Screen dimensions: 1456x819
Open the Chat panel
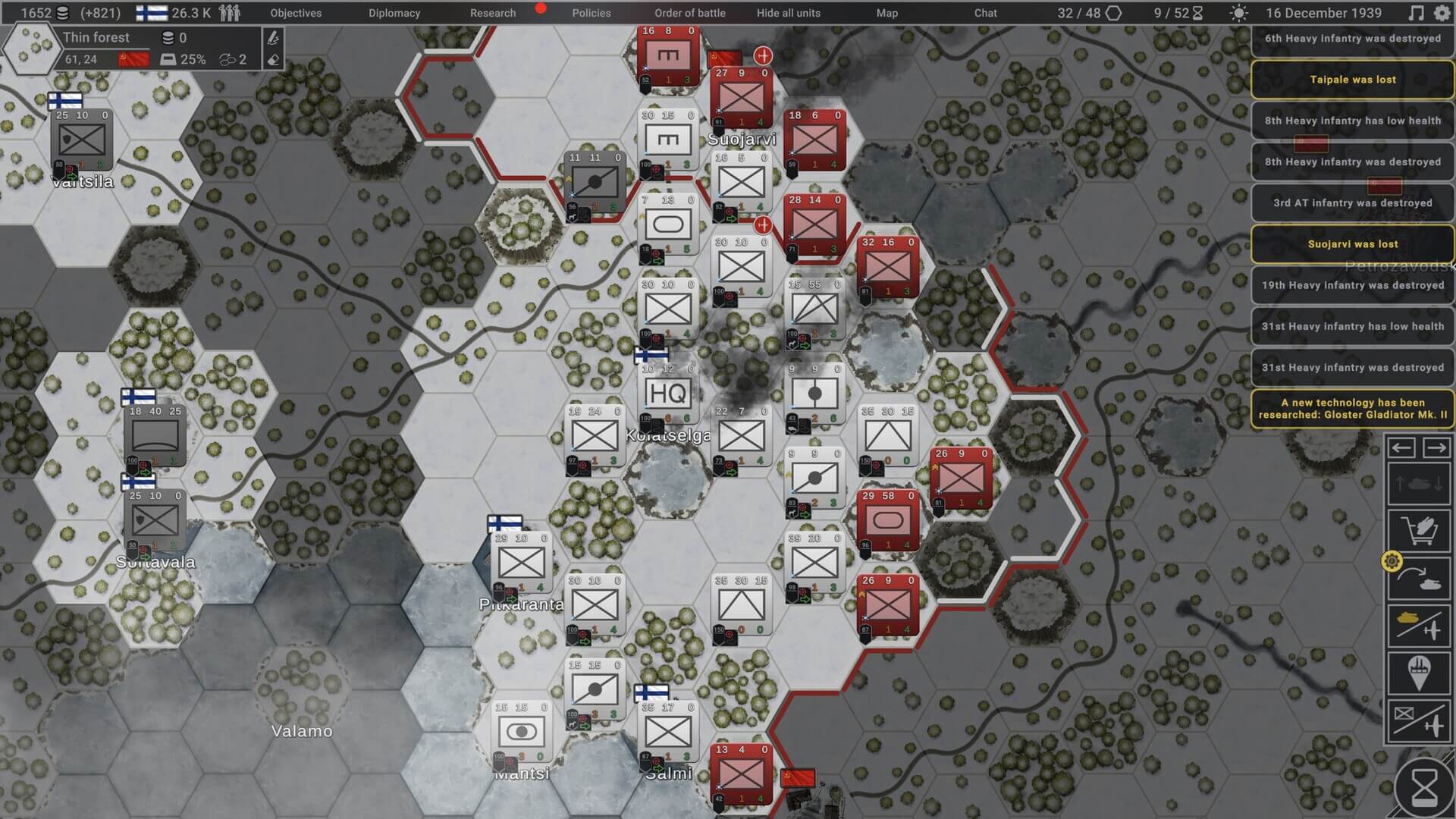pyautogui.click(x=985, y=13)
